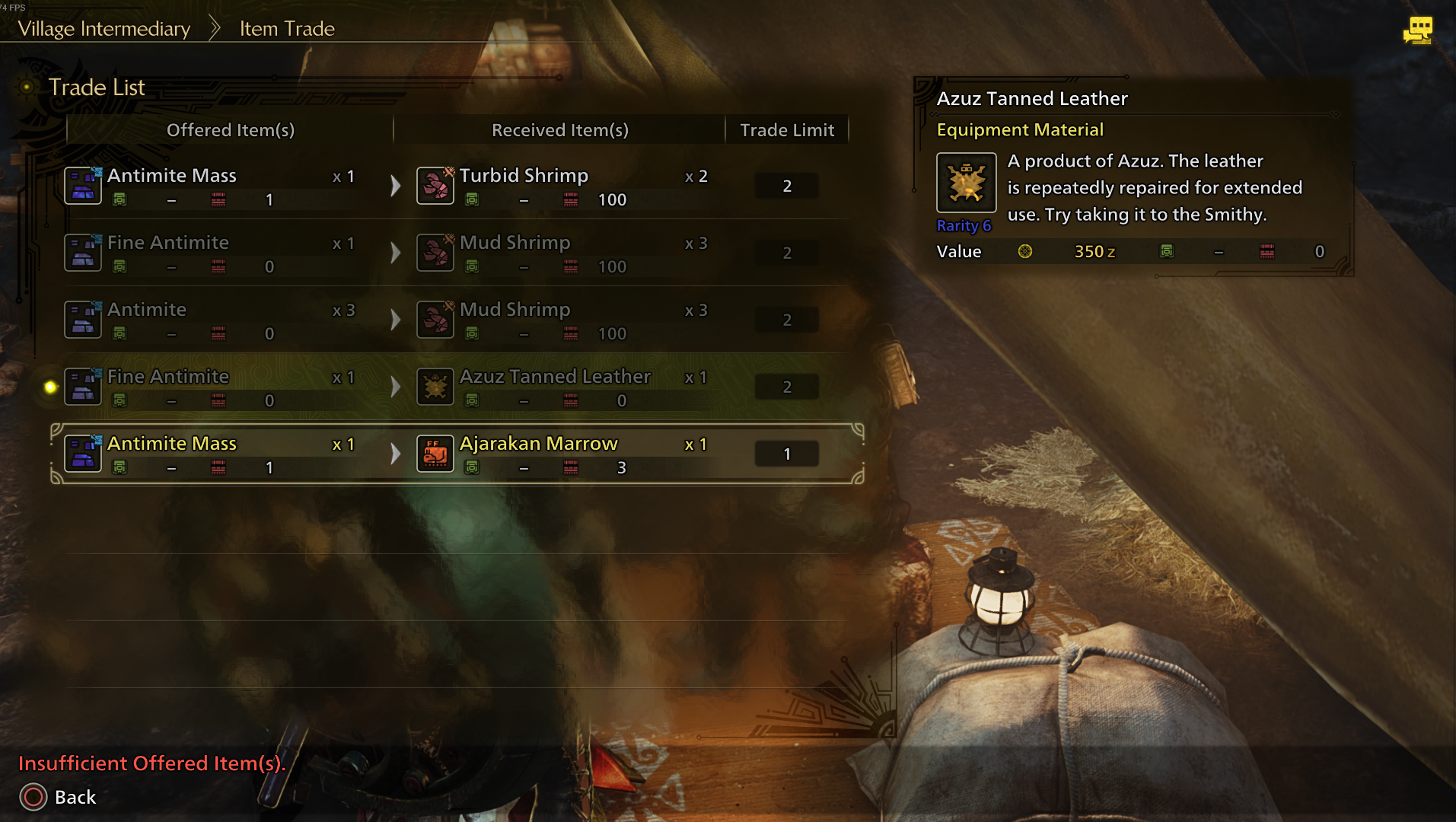Switch to the Item Trade tab

click(x=285, y=28)
